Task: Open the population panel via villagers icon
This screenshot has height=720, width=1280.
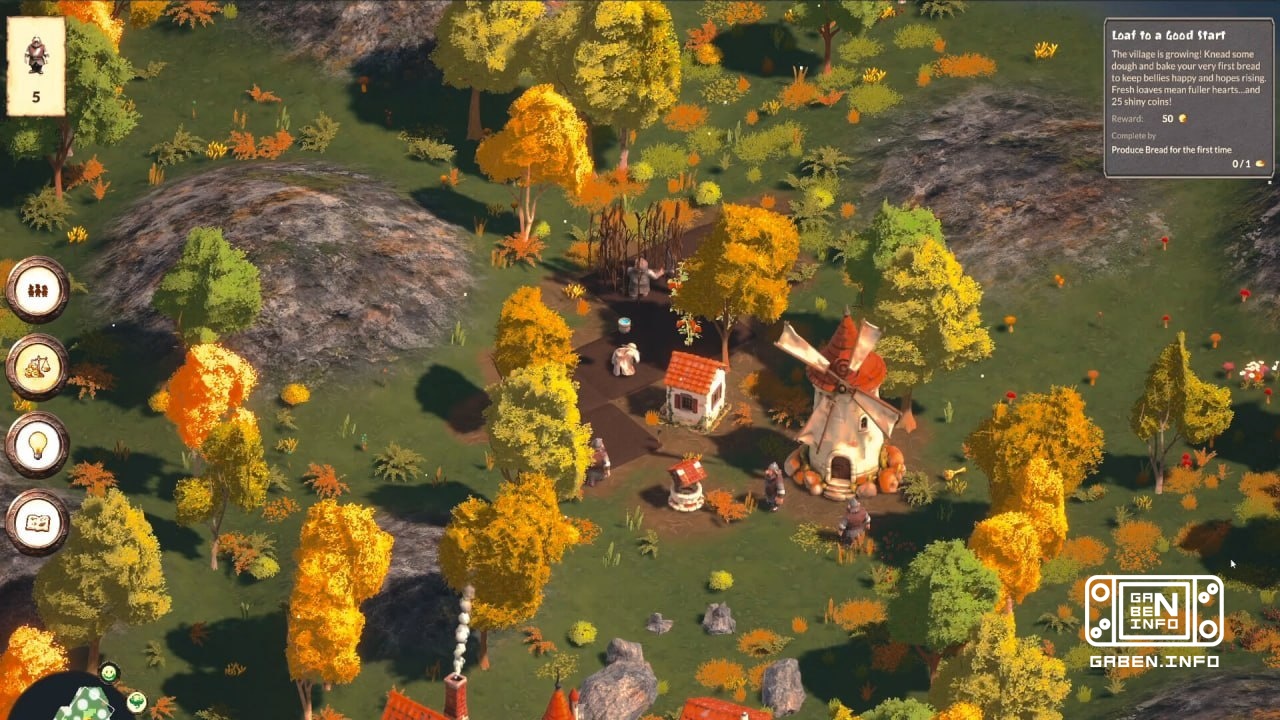Action: click(x=37, y=290)
